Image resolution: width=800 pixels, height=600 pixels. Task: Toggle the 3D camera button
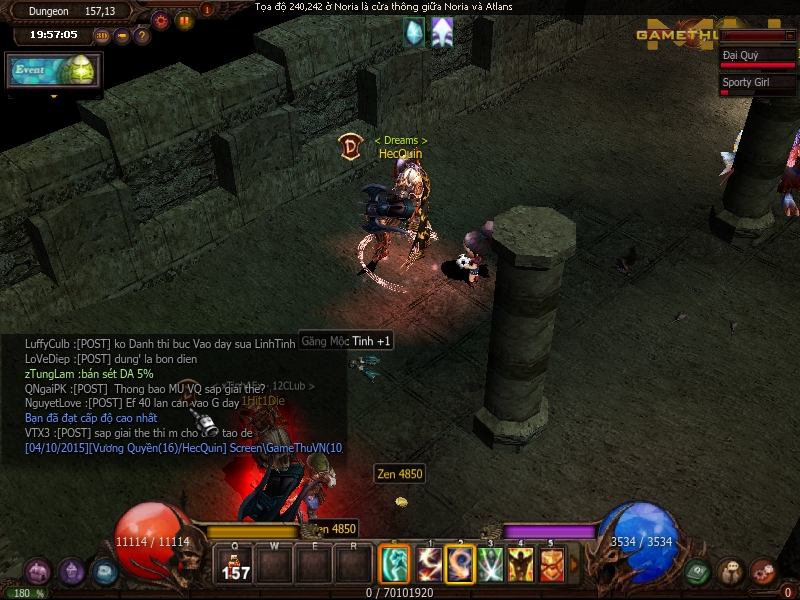tap(102, 36)
